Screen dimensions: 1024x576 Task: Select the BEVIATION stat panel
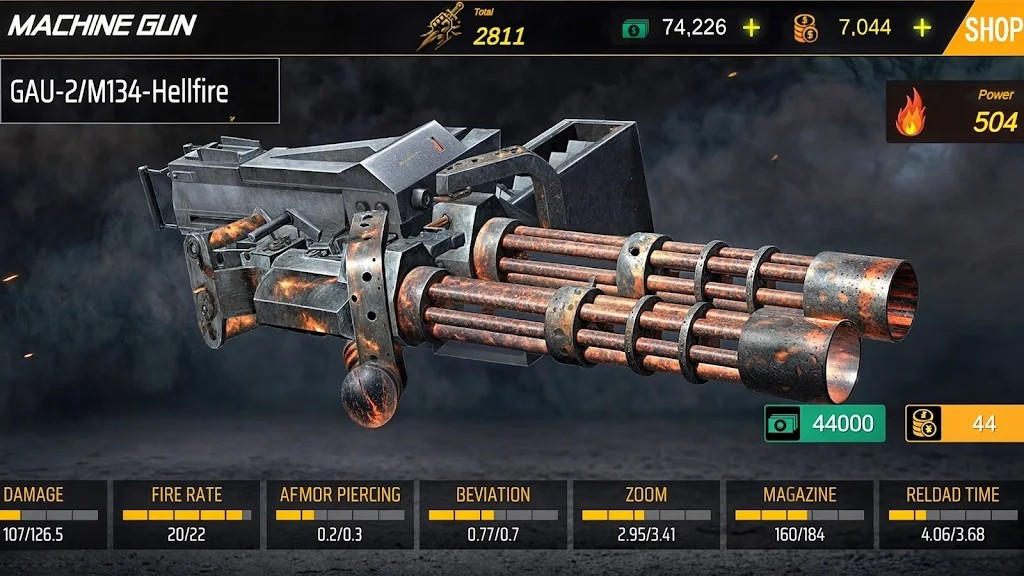493,514
